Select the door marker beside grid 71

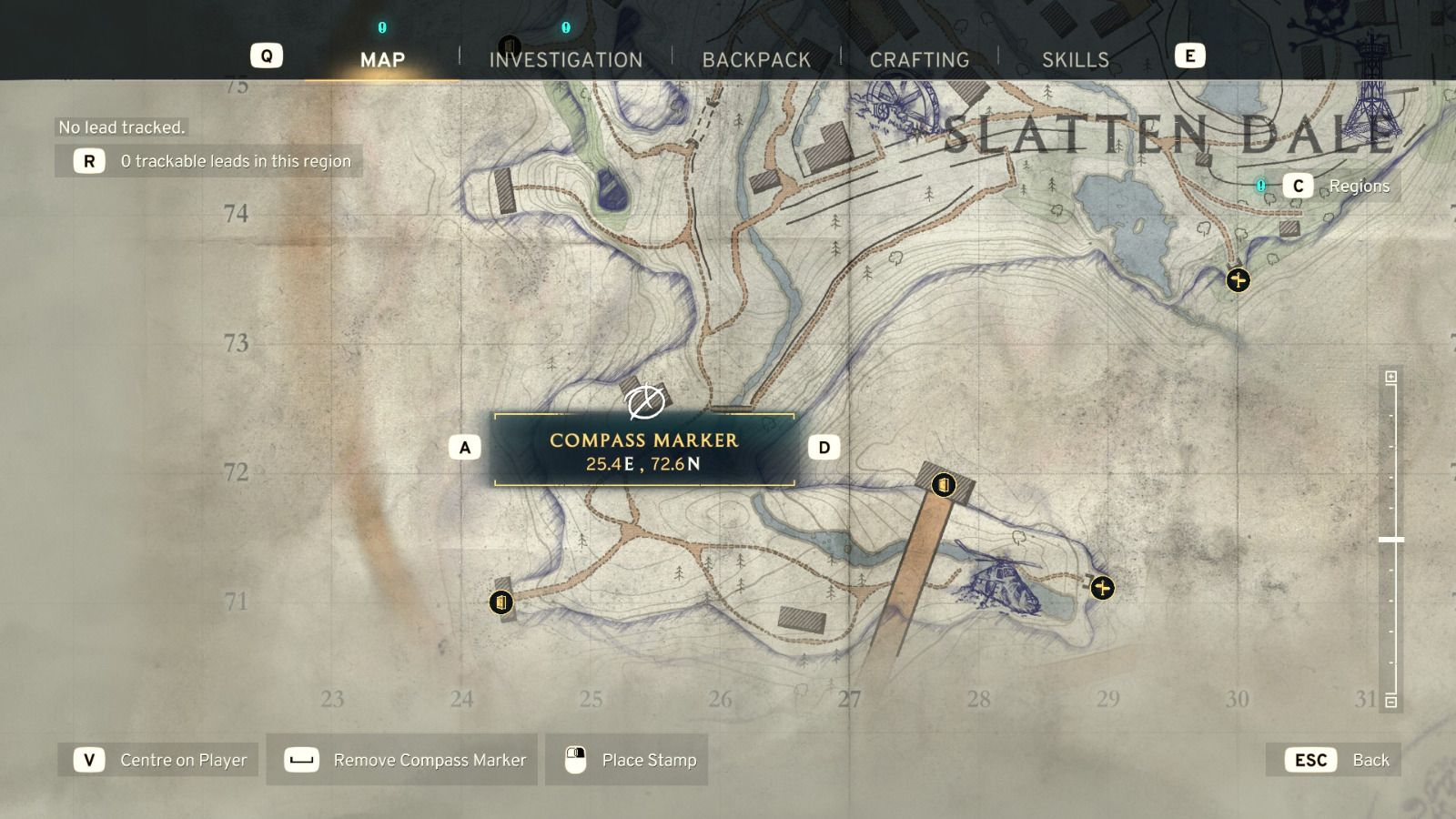(x=500, y=602)
